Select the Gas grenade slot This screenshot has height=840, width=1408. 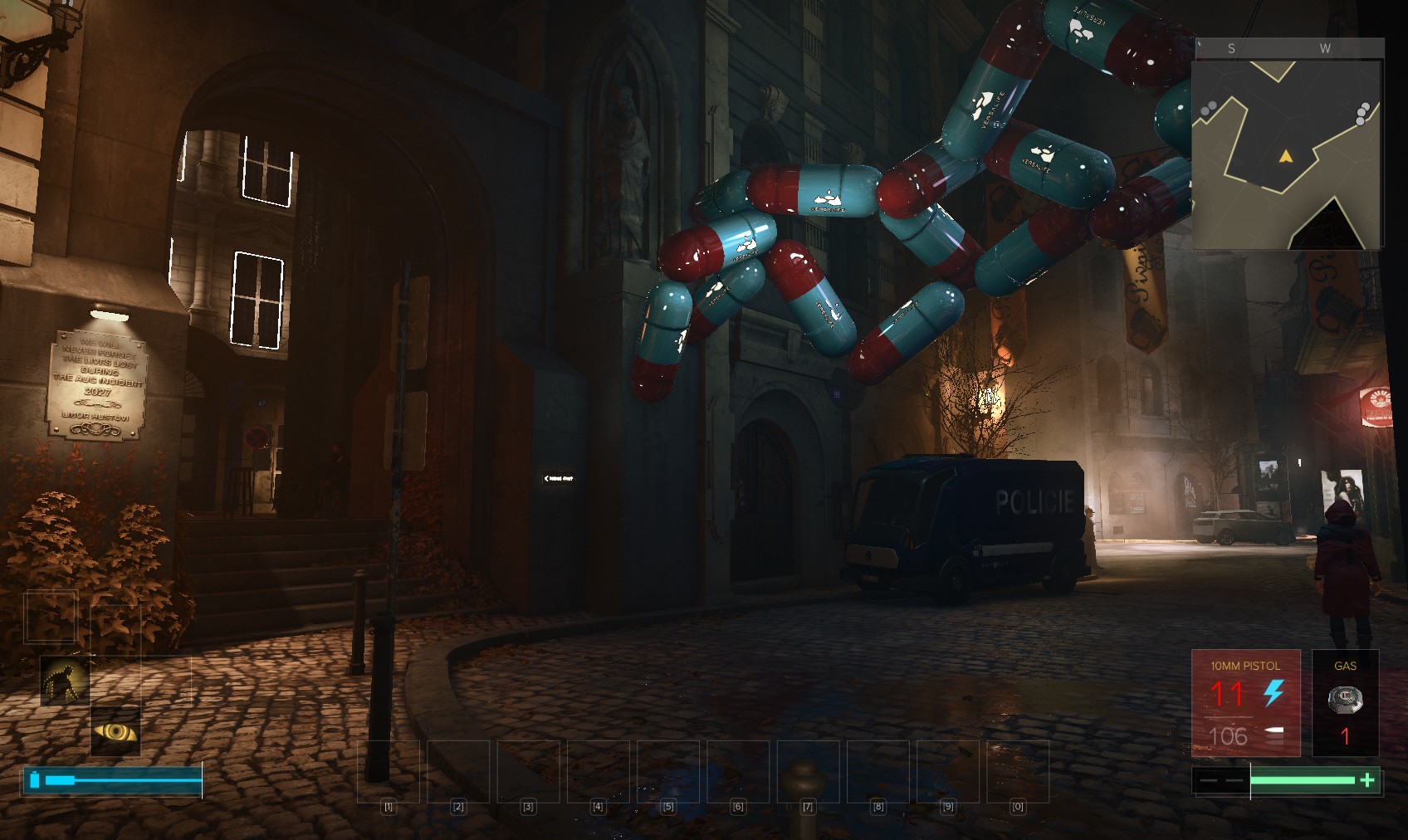(x=1345, y=702)
